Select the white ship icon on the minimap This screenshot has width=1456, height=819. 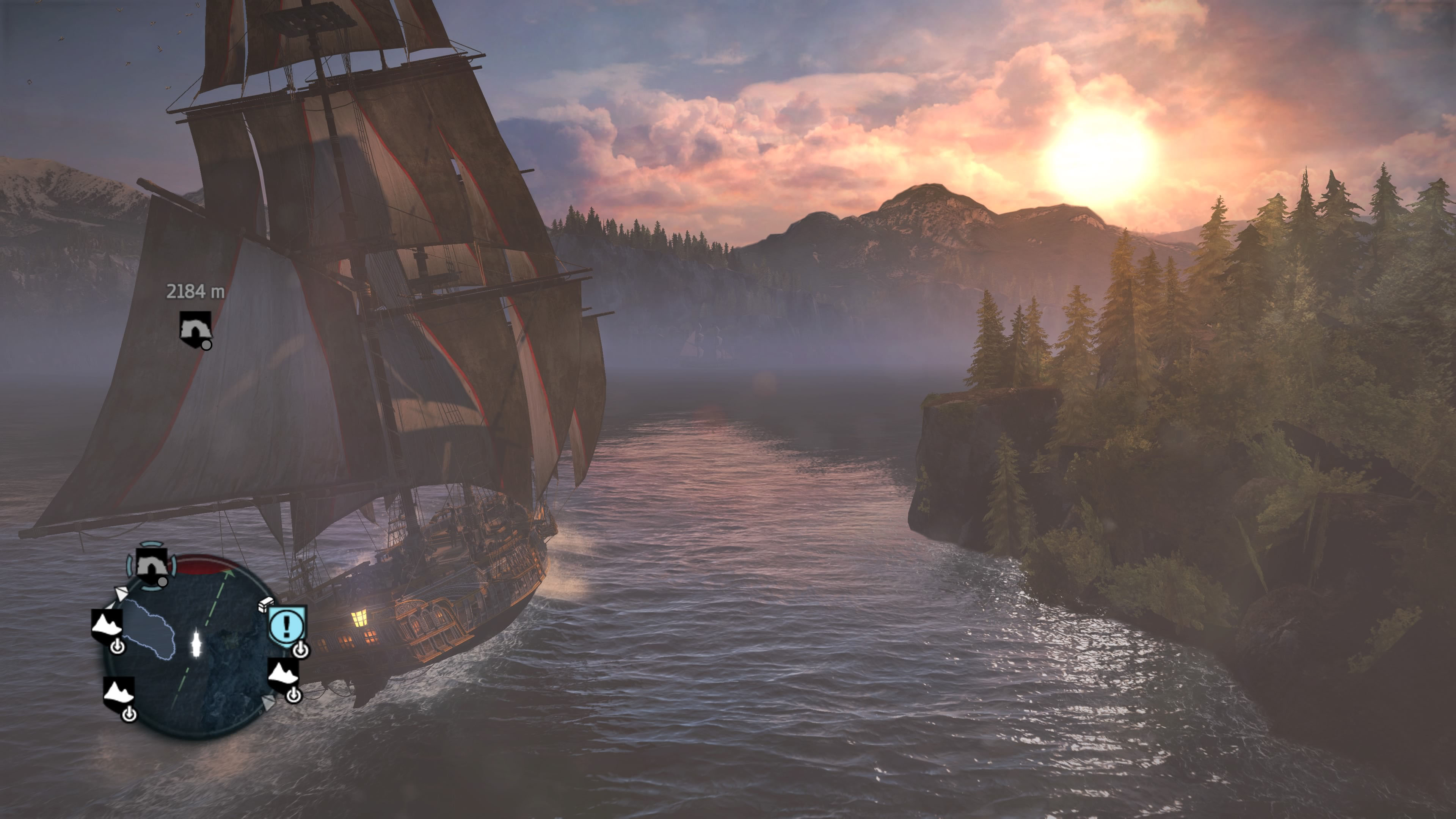click(196, 644)
